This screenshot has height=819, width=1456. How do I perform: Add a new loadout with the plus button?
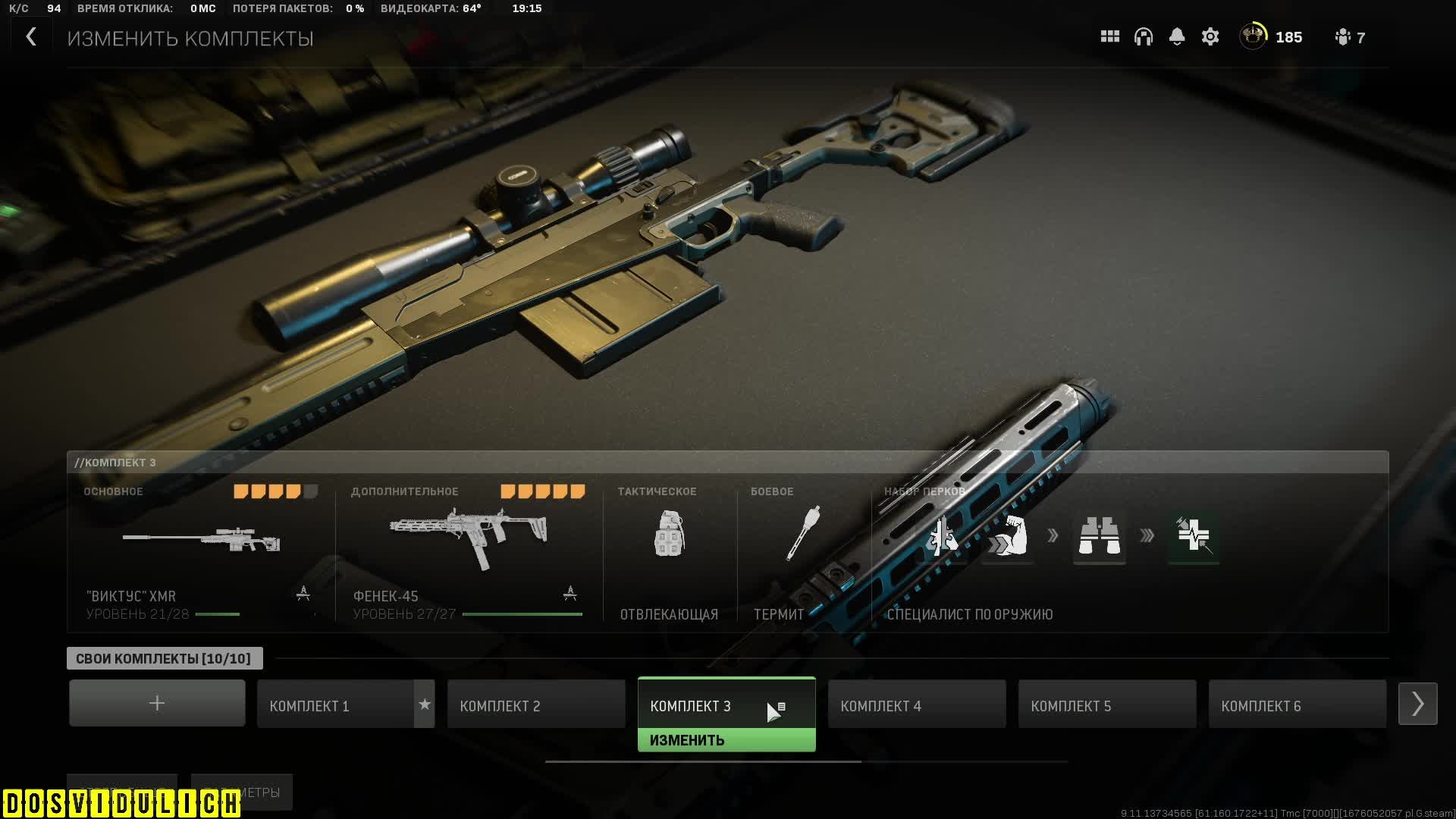[157, 704]
